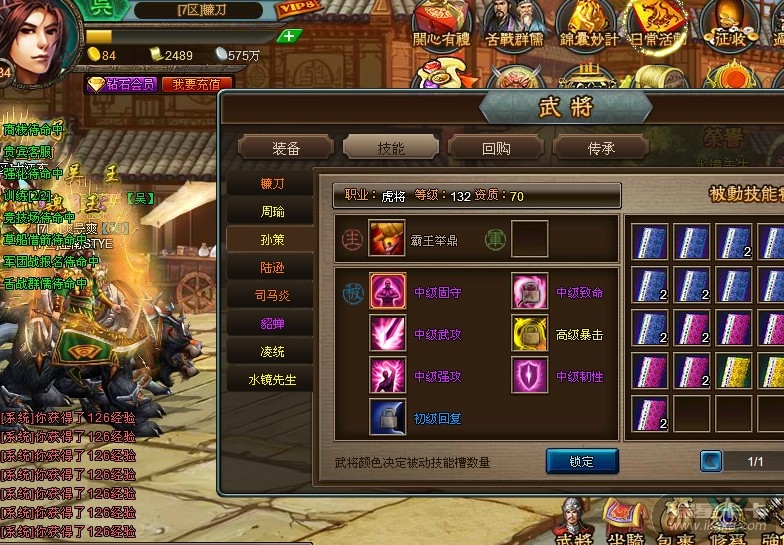Open general 水镜先生's skill page
Image resolution: width=784 pixels, height=545 pixels.
coord(272,380)
